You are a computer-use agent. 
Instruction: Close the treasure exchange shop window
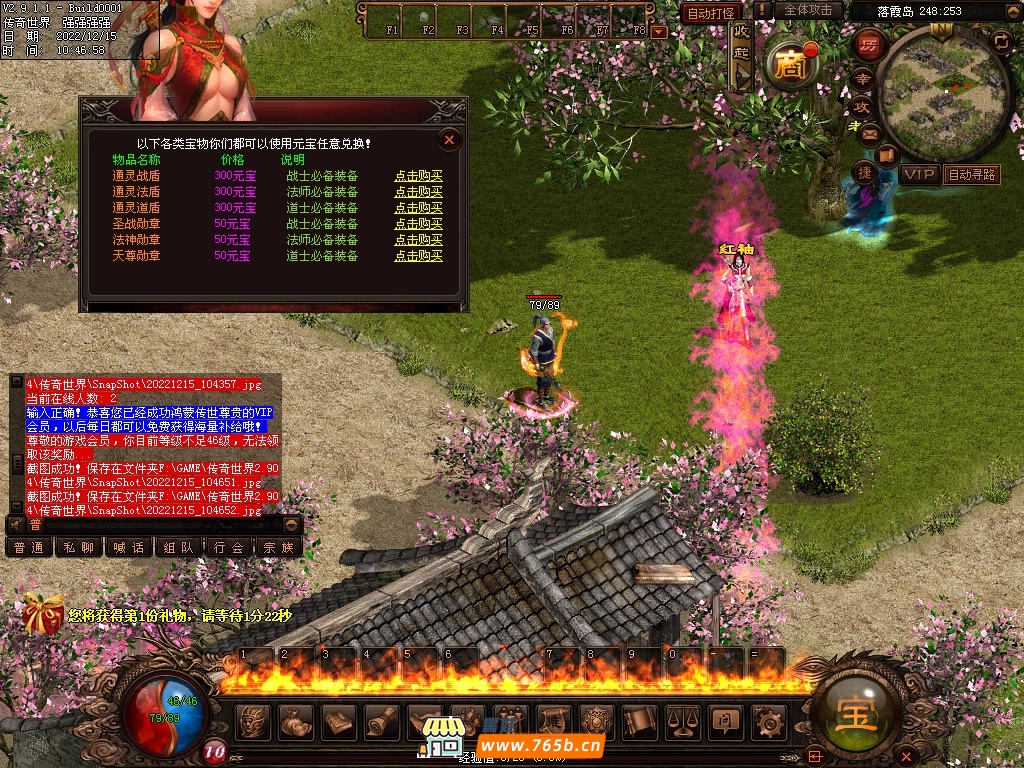click(449, 140)
